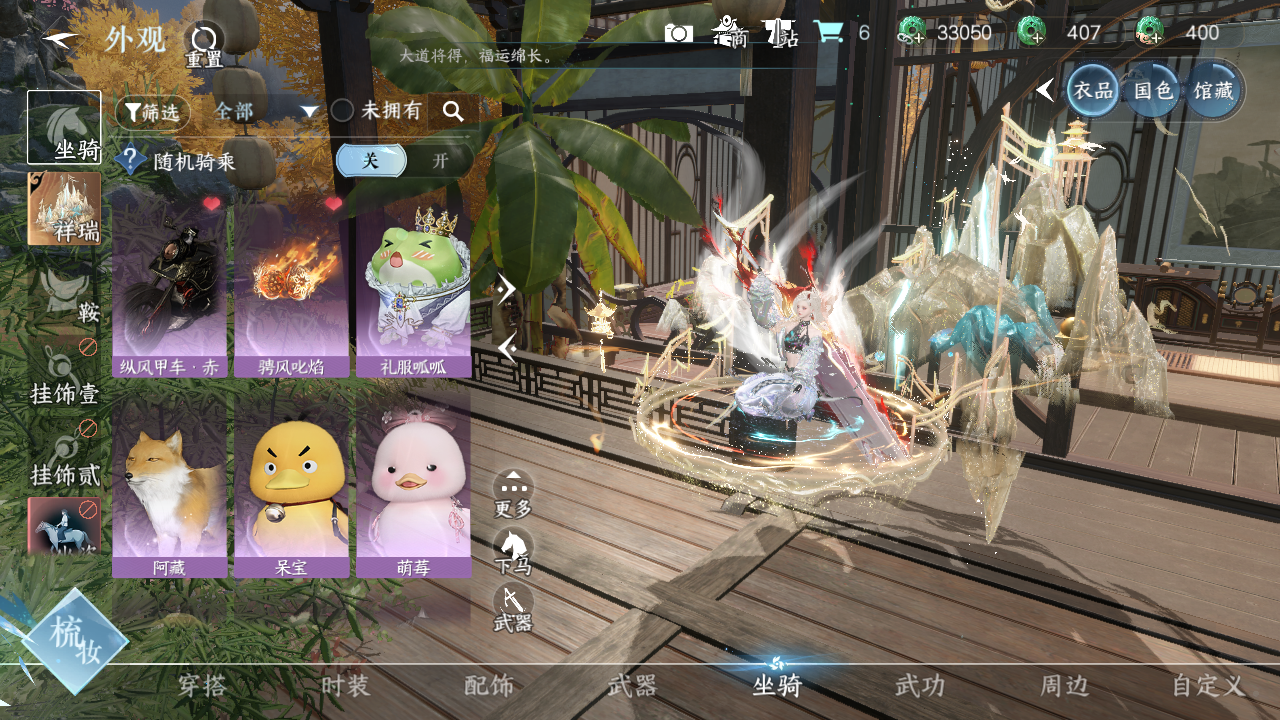Expand the 全部 dropdown
The image size is (1280, 720).
click(x=265, y=111)
